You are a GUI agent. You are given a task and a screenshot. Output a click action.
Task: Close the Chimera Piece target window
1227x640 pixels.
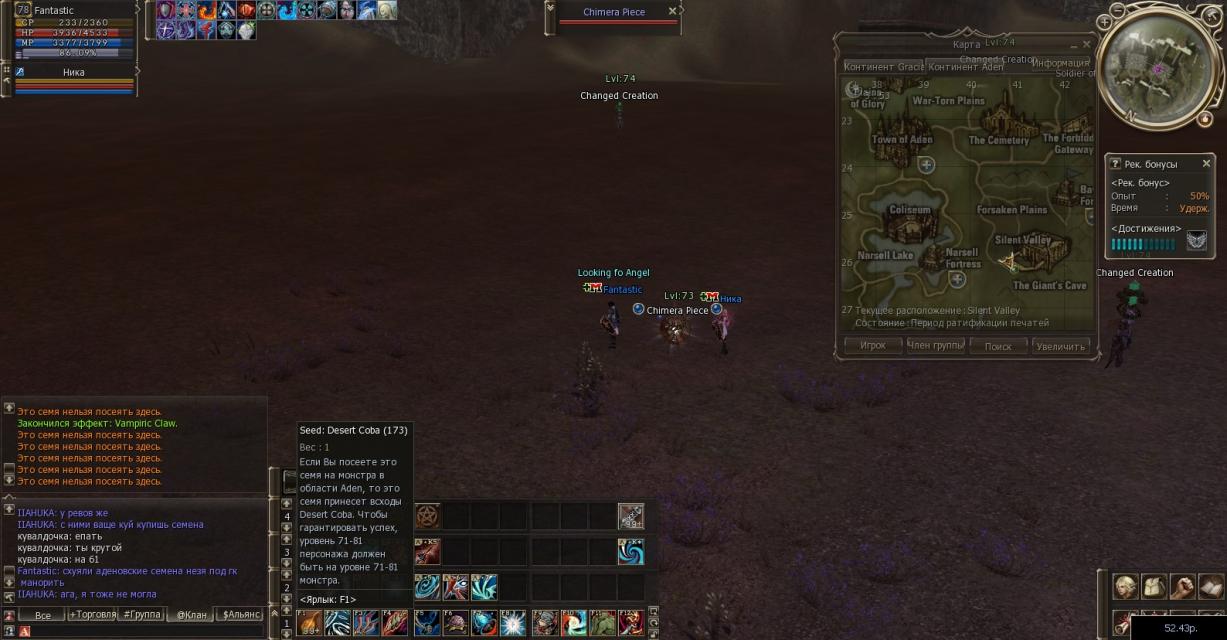pos(672,11)
